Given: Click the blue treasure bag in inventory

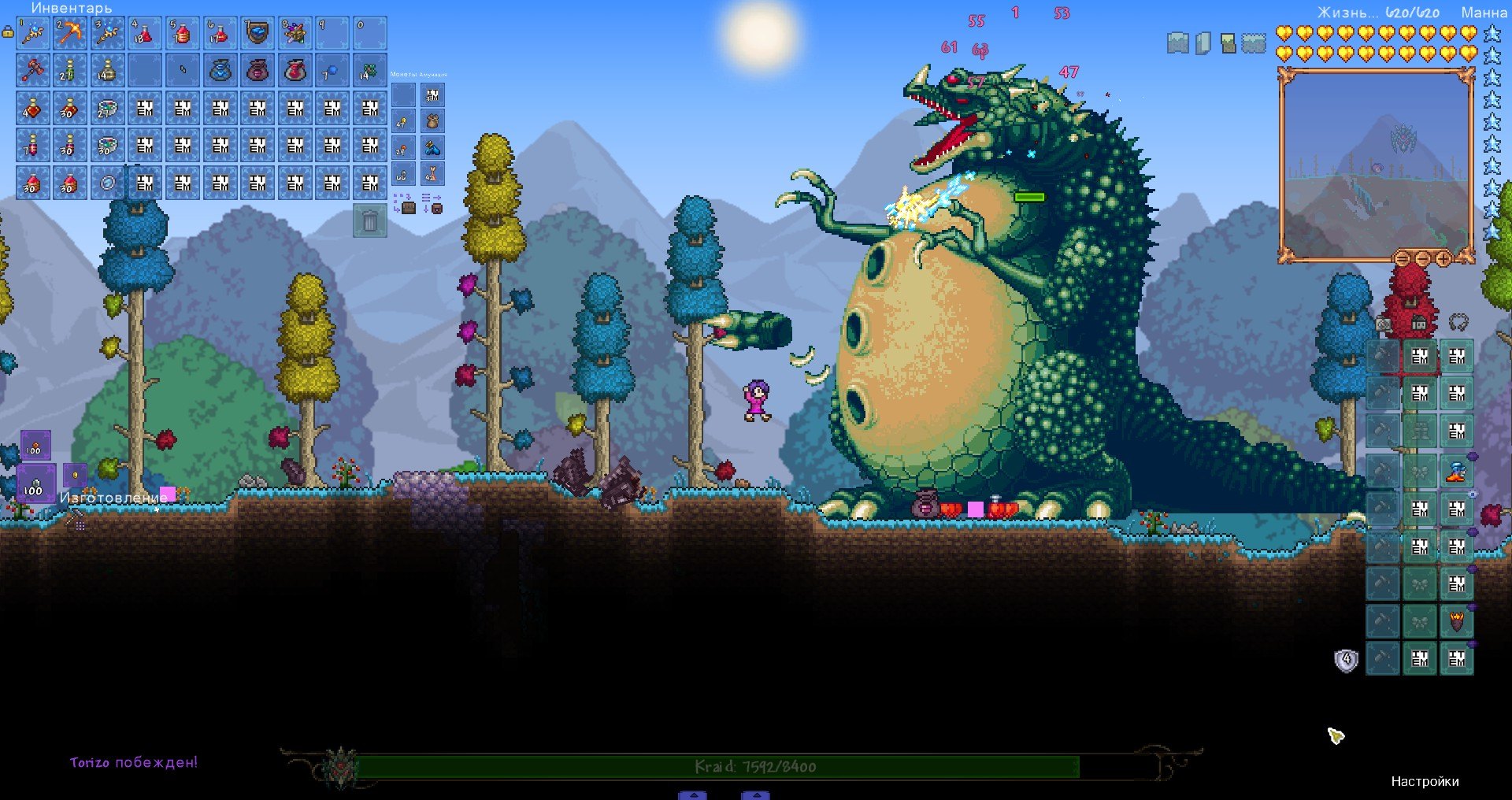Looking at the screenshot, I should 220,71.
